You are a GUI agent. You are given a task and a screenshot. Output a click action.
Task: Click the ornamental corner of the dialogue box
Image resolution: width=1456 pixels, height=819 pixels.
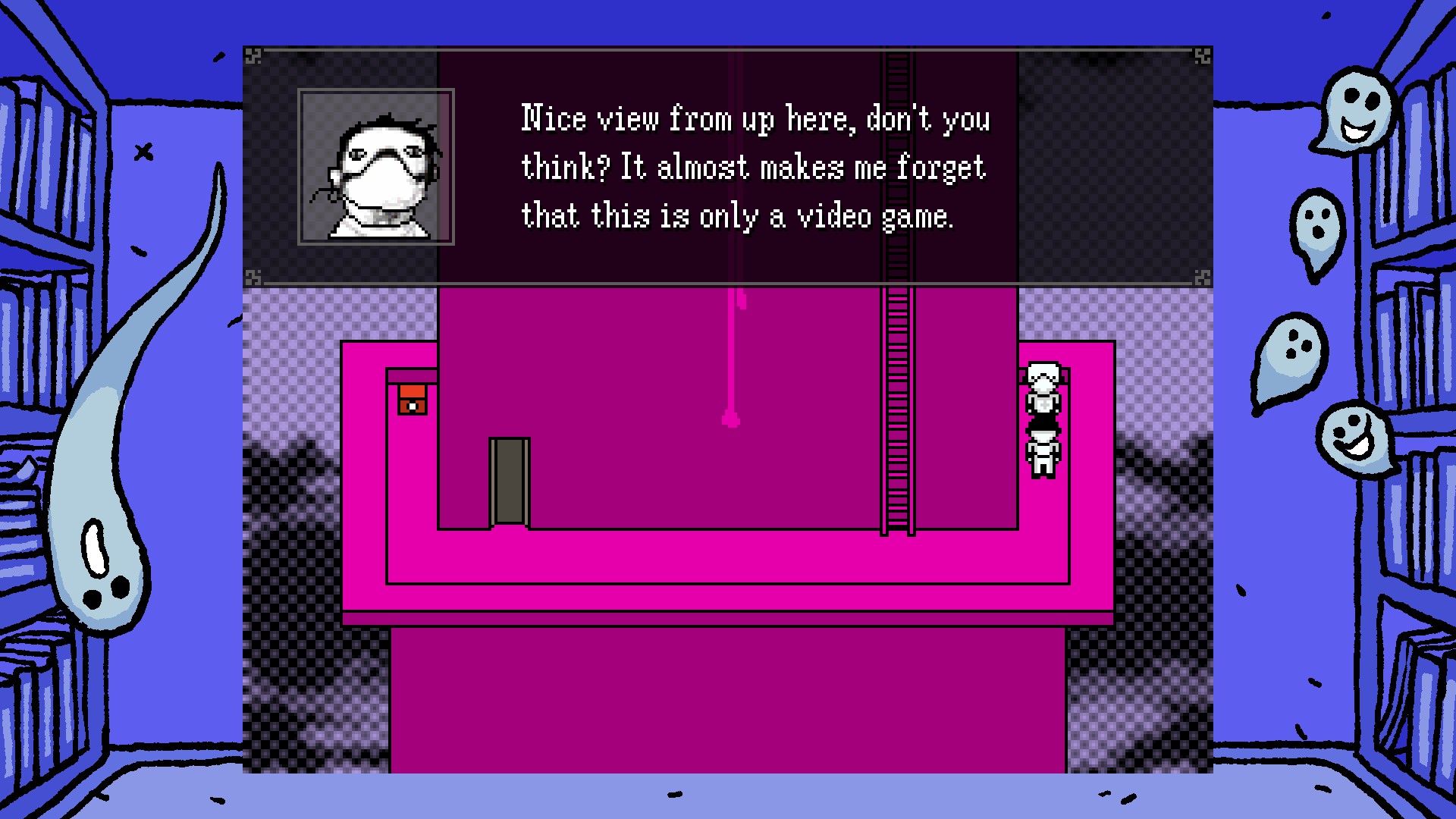[253, 55]
